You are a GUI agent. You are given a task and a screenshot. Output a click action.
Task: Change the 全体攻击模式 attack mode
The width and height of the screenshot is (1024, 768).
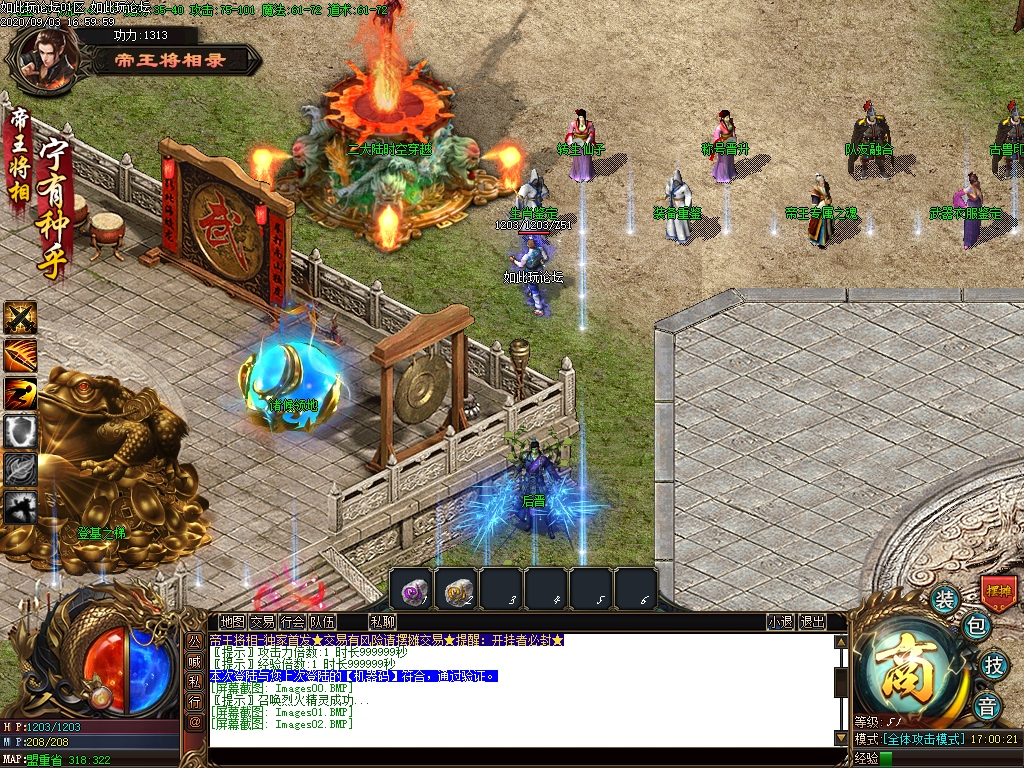(924, 739)
